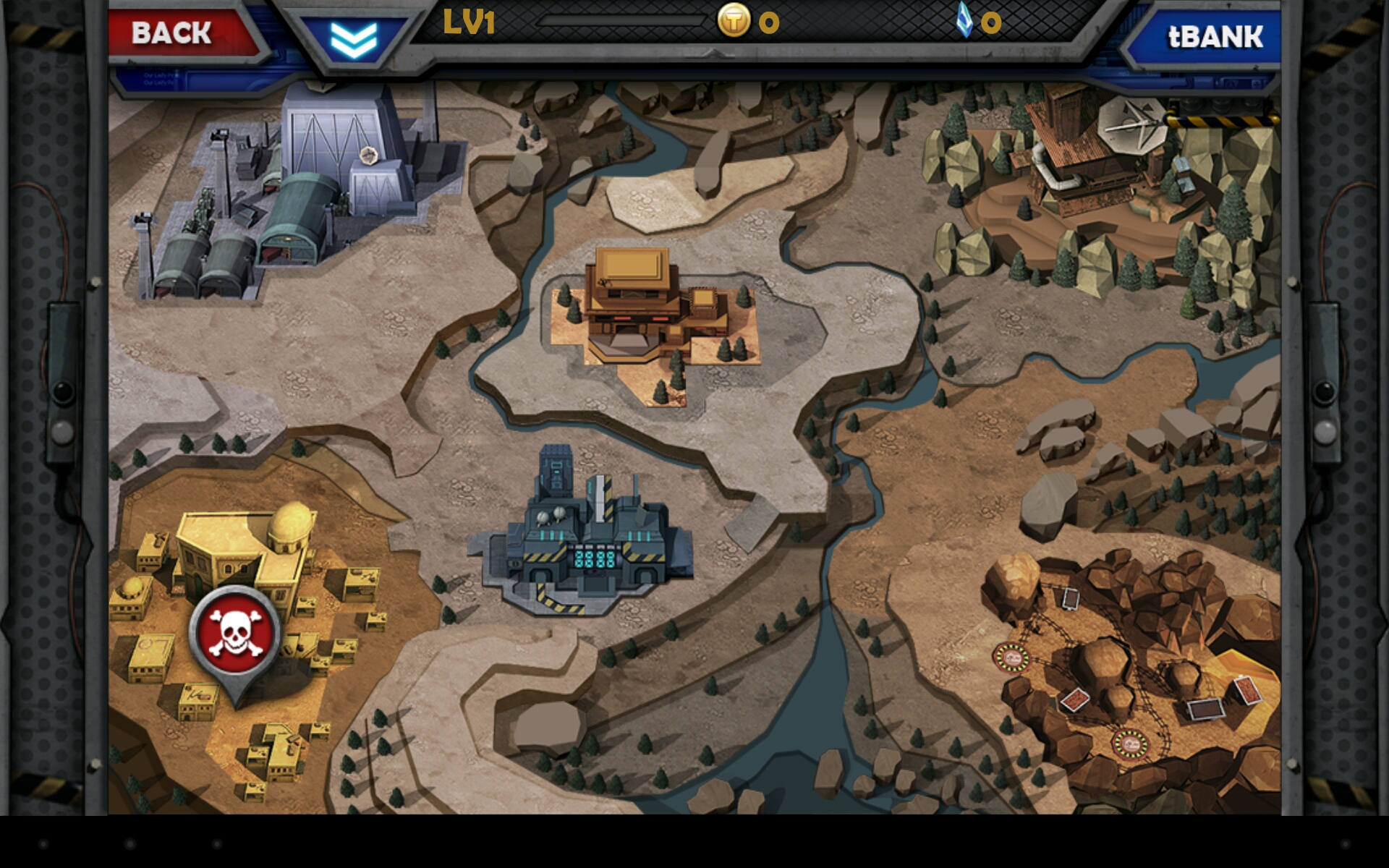Viewport: 1389px width, 868px height.
Task: Select the skull and crossbones mission marker
Action: point(235,634)
